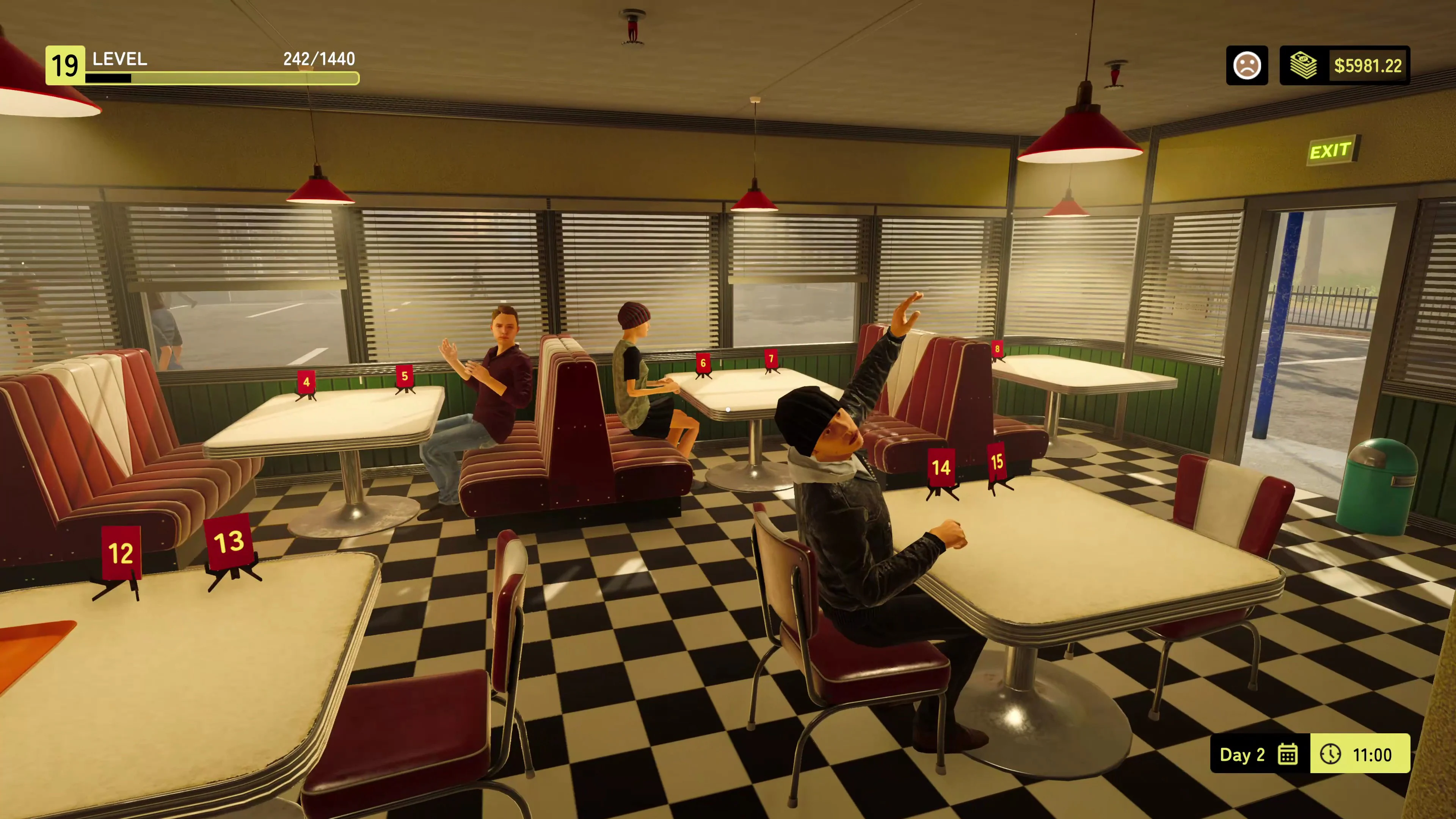Image resolution: width=1456 pixels, height=819 pixels.
Task: Click the sad face mood icon
Action: click(x=1247, y=66)
